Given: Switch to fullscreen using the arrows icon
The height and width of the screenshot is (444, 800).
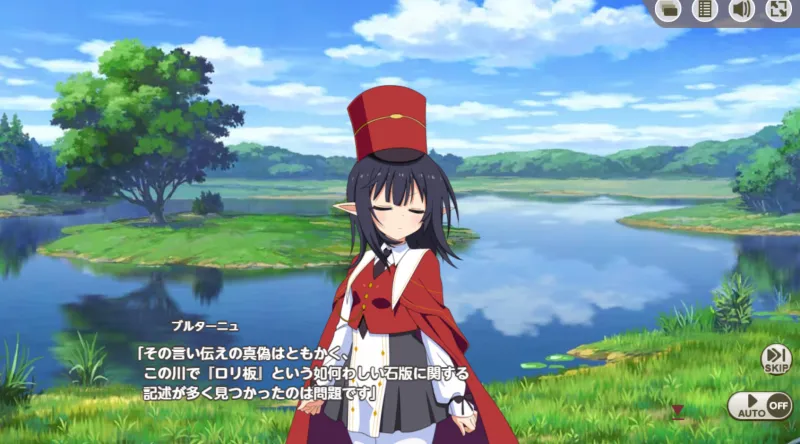Looking at the screenshot, I should point(778,10).
